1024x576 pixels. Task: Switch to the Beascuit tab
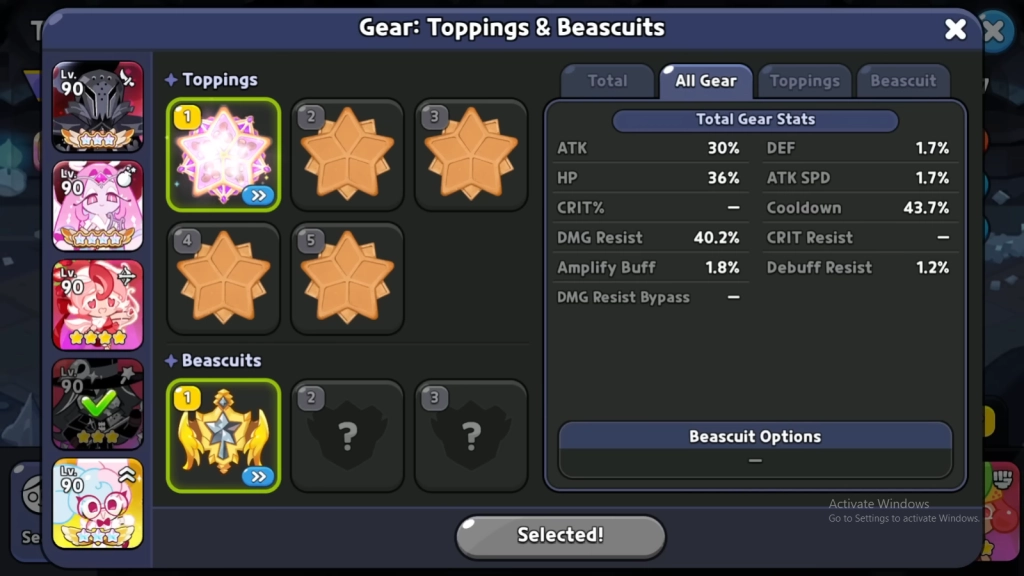click(x=902, y=81)
